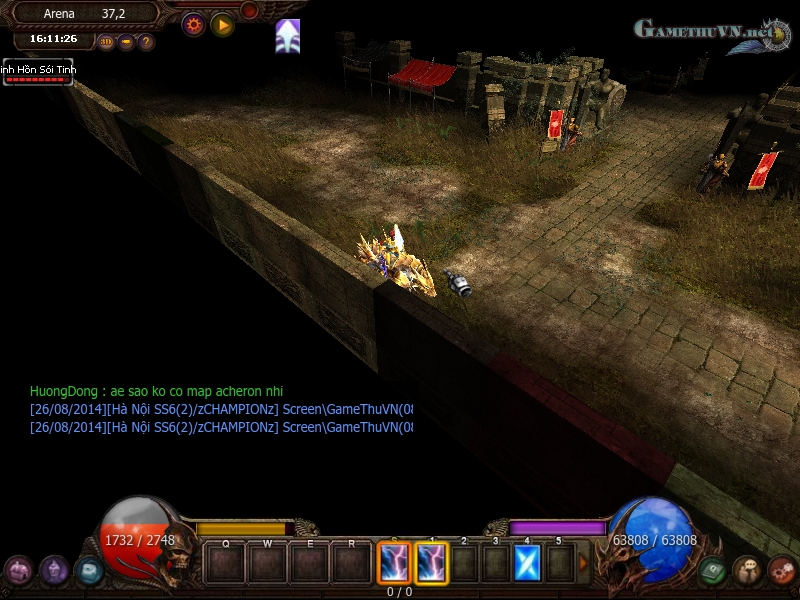
Task: Expand the hotbar with the orange arrow
Action: click(x=584, y=563)
